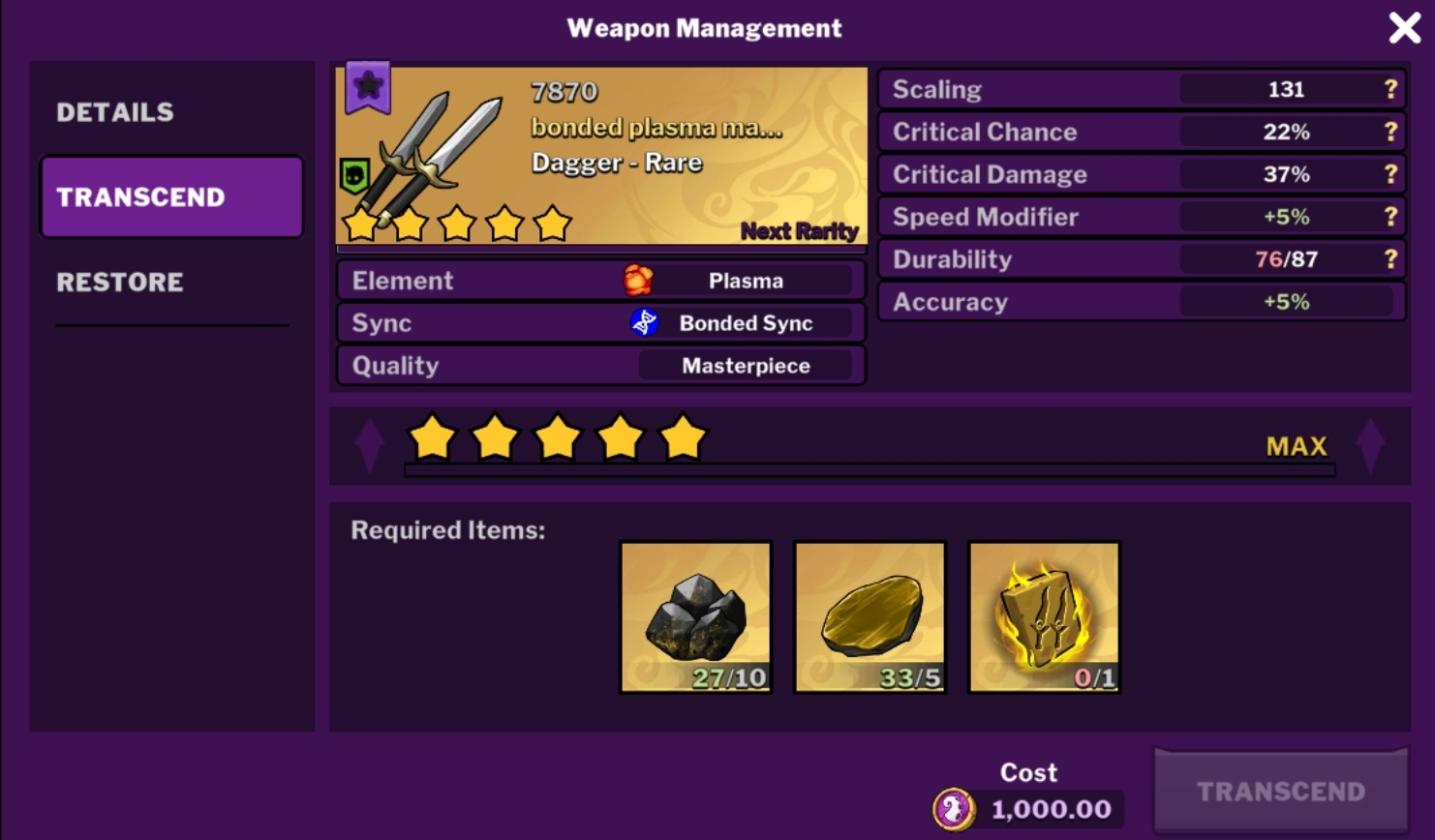Click the right diamond near the MAX label
The width and height of the screenshot is (1435, 840).
[1369, 445]
